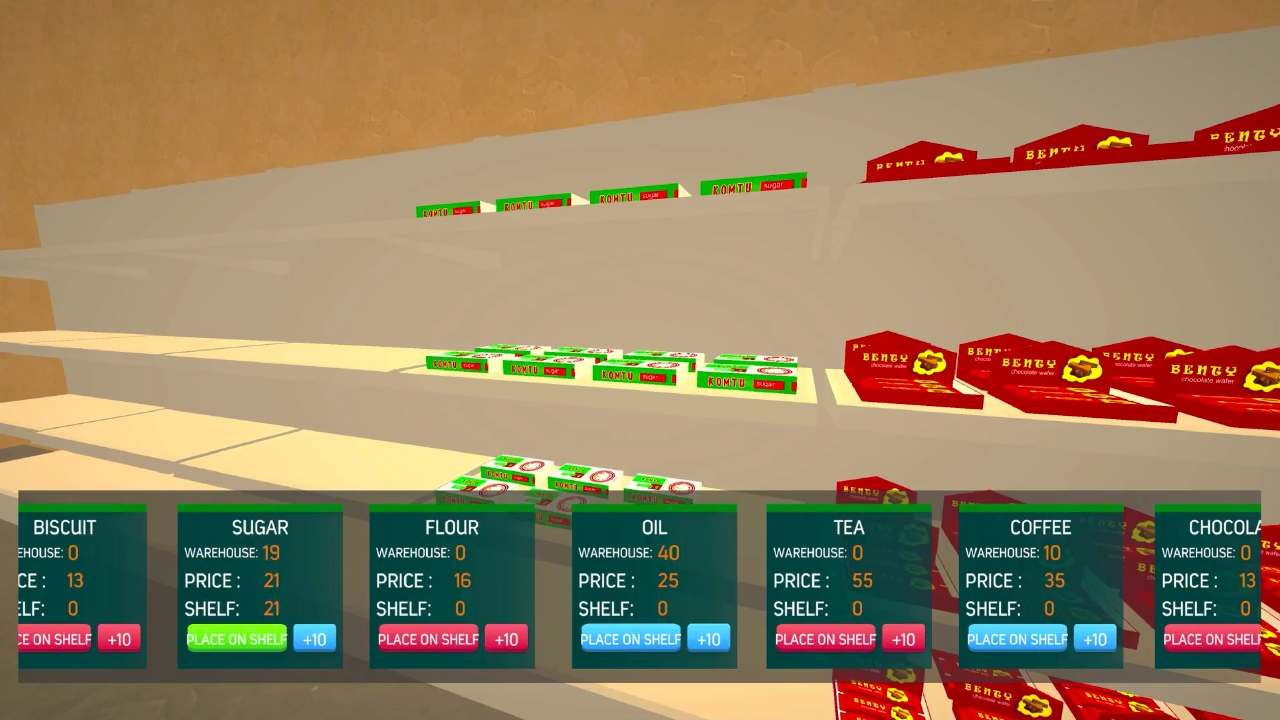The width and height of the screenshot is (1280, 720).
Task: Place Chocolate on the shelf
Action: pyautogui.click(x=1210, y=639)
